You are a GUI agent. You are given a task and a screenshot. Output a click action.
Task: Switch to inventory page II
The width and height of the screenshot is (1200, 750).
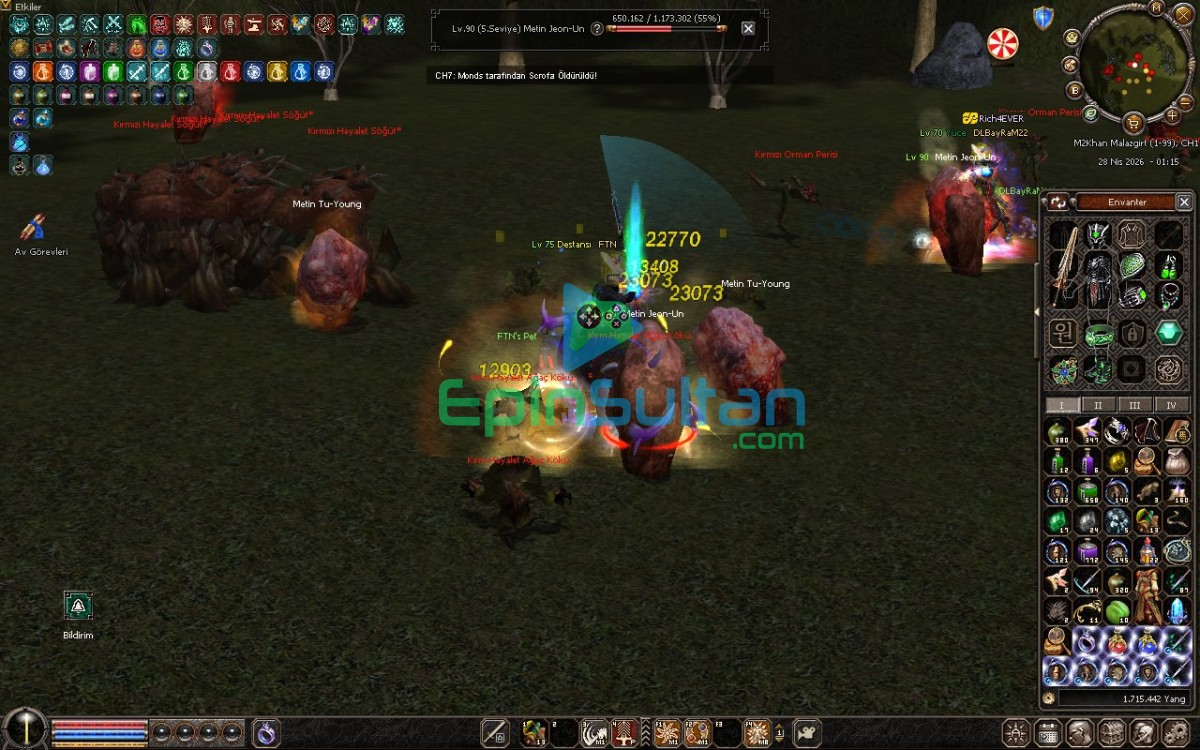(x=1098, y=405)
